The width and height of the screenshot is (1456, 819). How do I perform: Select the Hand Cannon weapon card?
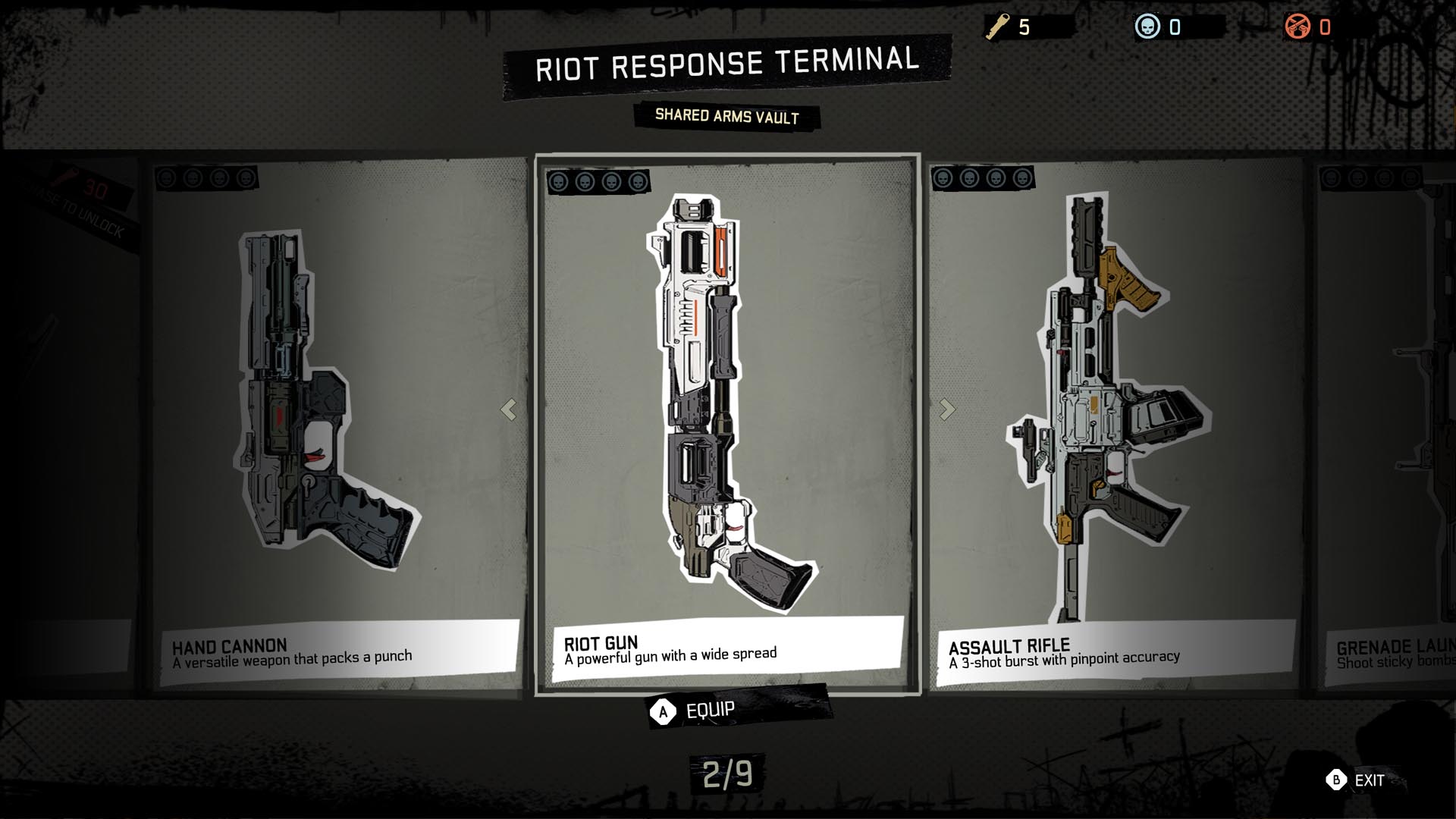(334, 425)
